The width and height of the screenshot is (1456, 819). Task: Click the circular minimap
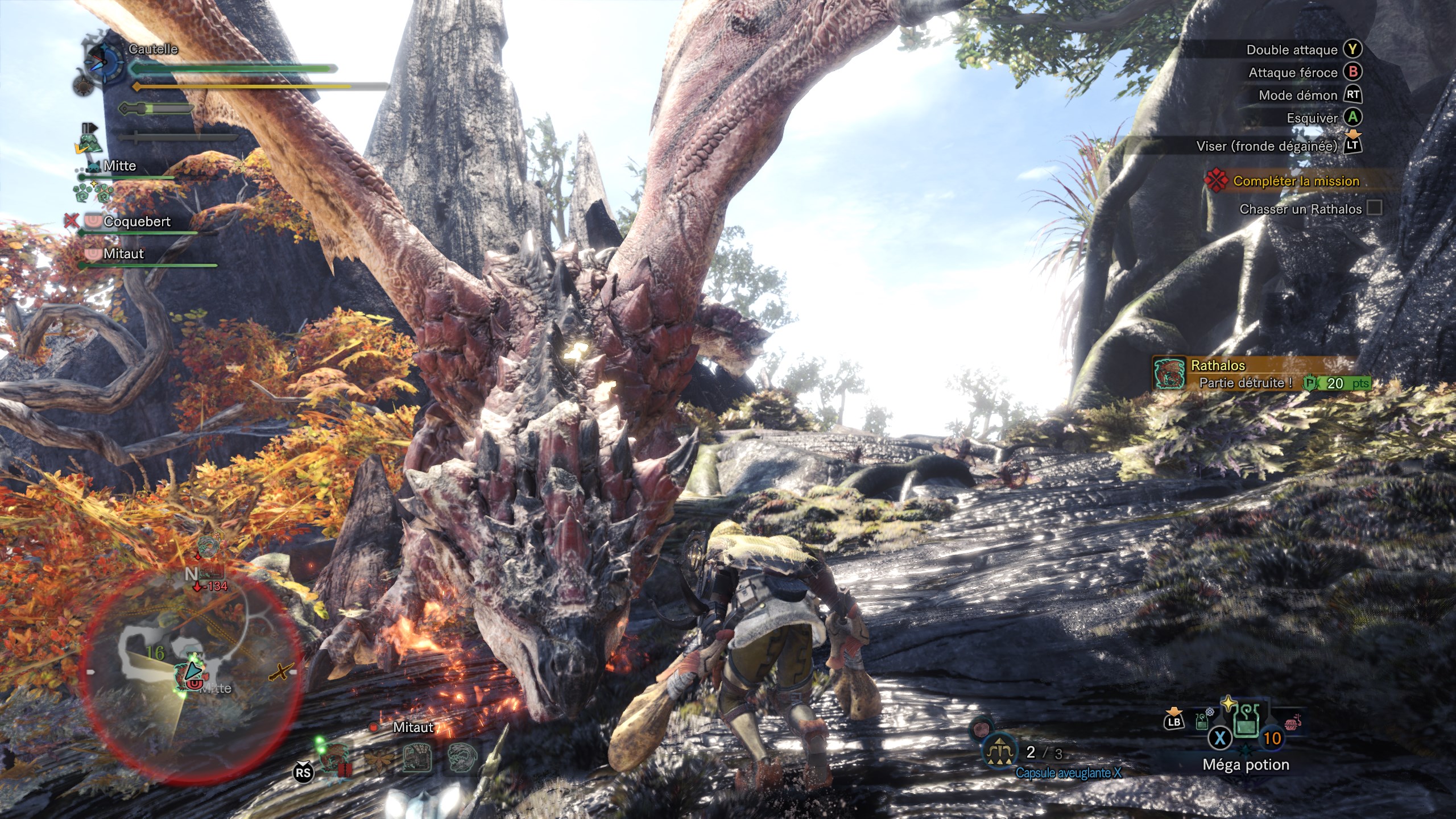click(x=191, y=671)
